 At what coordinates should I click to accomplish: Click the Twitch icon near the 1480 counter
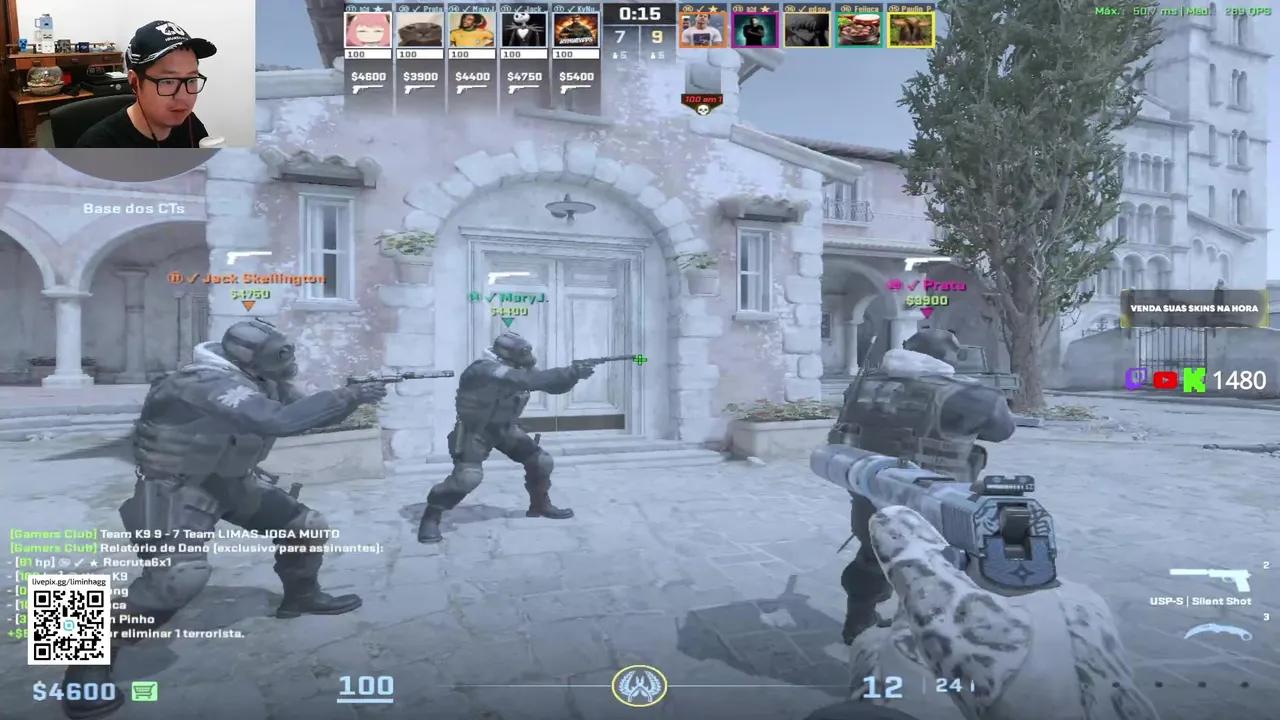click(x=1137, y=380)
